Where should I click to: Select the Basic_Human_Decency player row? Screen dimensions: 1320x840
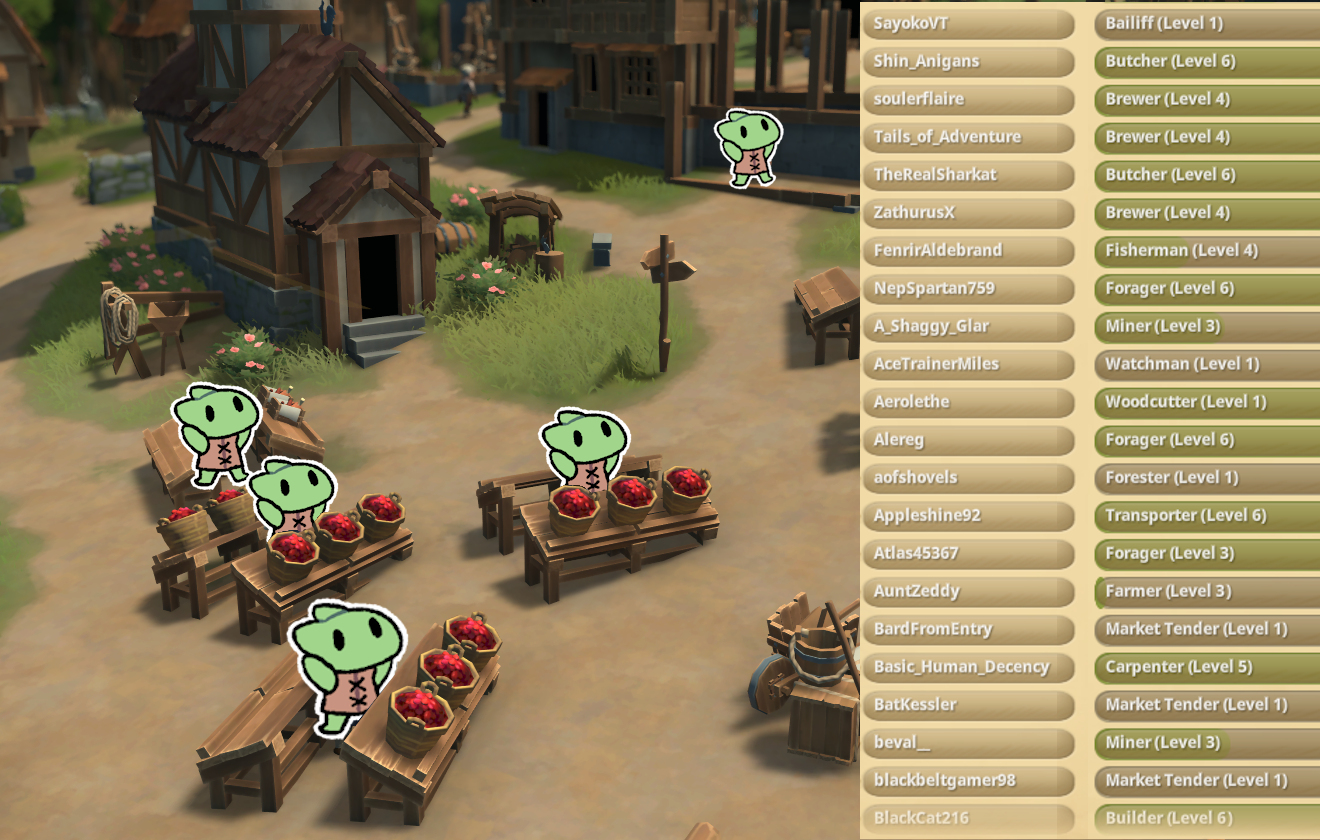click(967, 667)
